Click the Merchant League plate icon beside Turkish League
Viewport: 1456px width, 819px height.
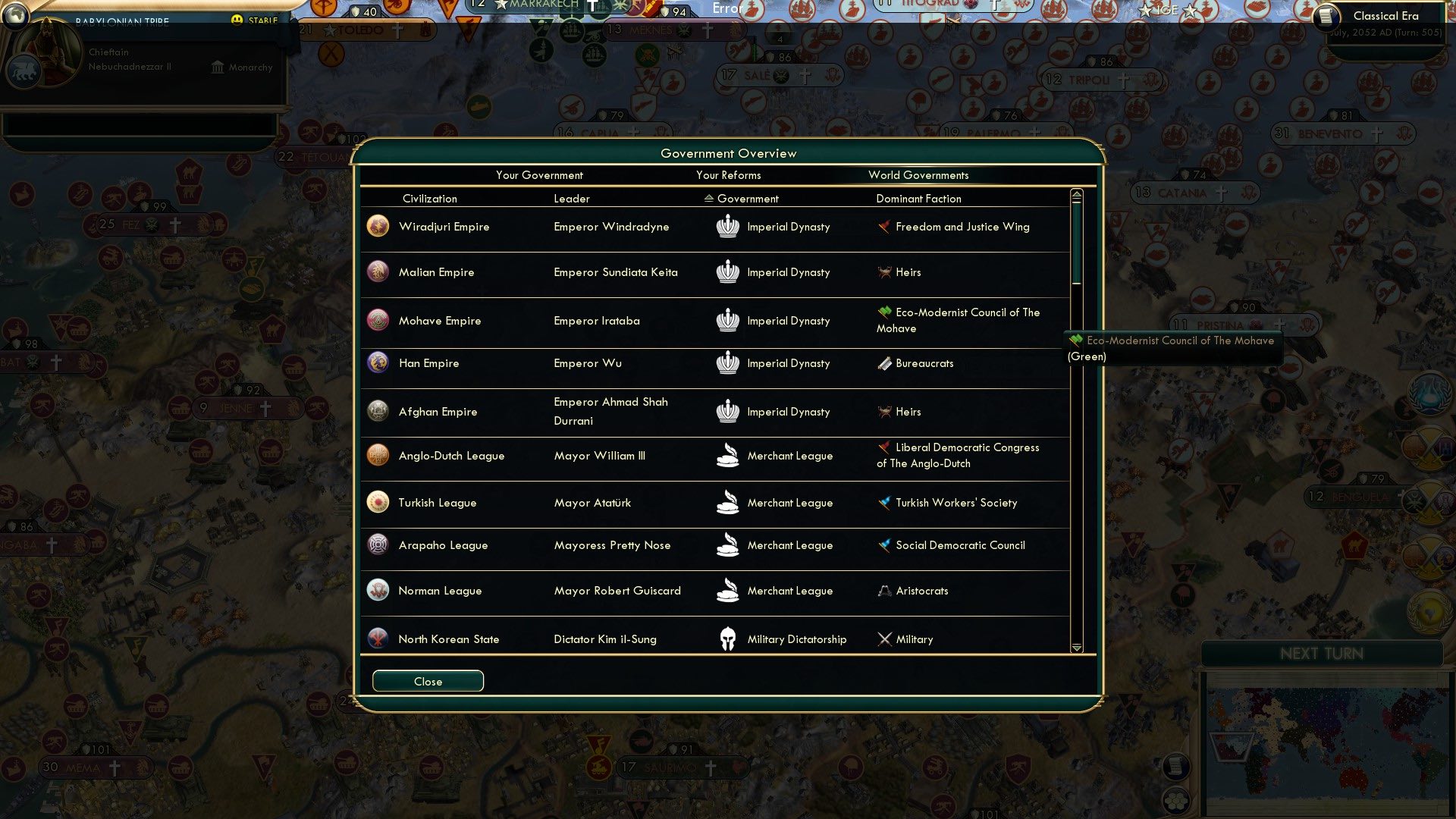point(729,502)
